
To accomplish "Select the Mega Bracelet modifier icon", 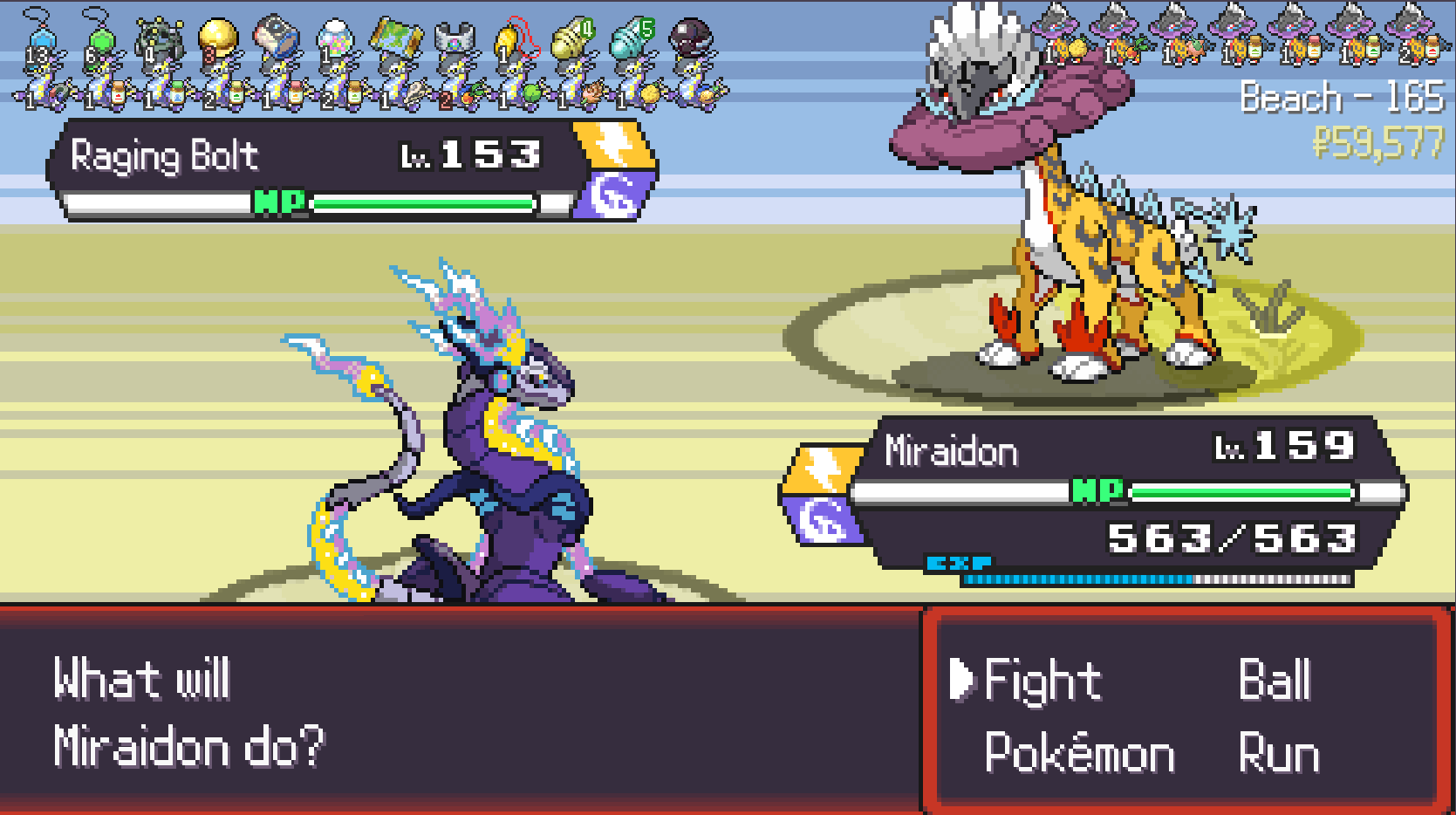I will point(454,38).
